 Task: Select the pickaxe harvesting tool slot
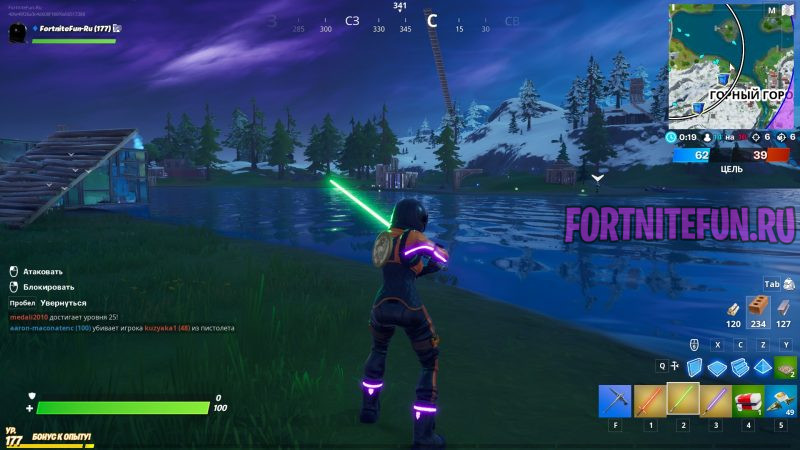click(x=615, y=401)
